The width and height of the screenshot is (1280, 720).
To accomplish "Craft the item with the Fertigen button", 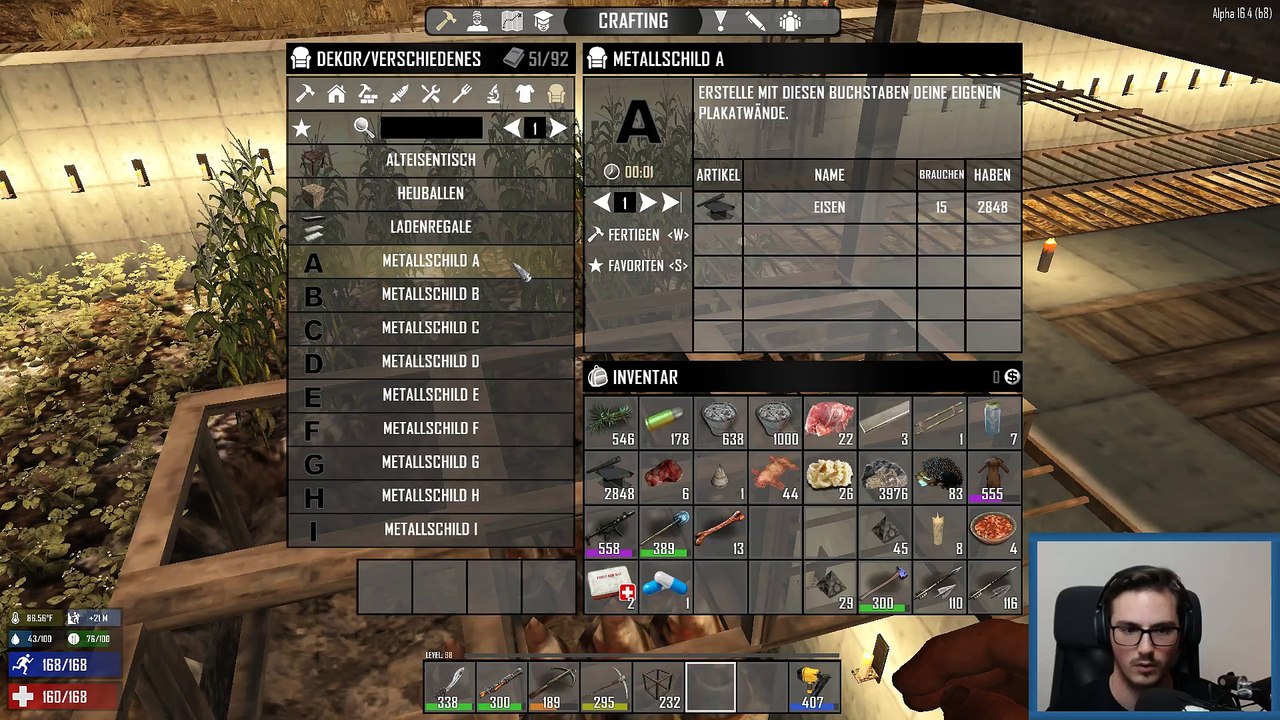I will [x=638, y=234].
